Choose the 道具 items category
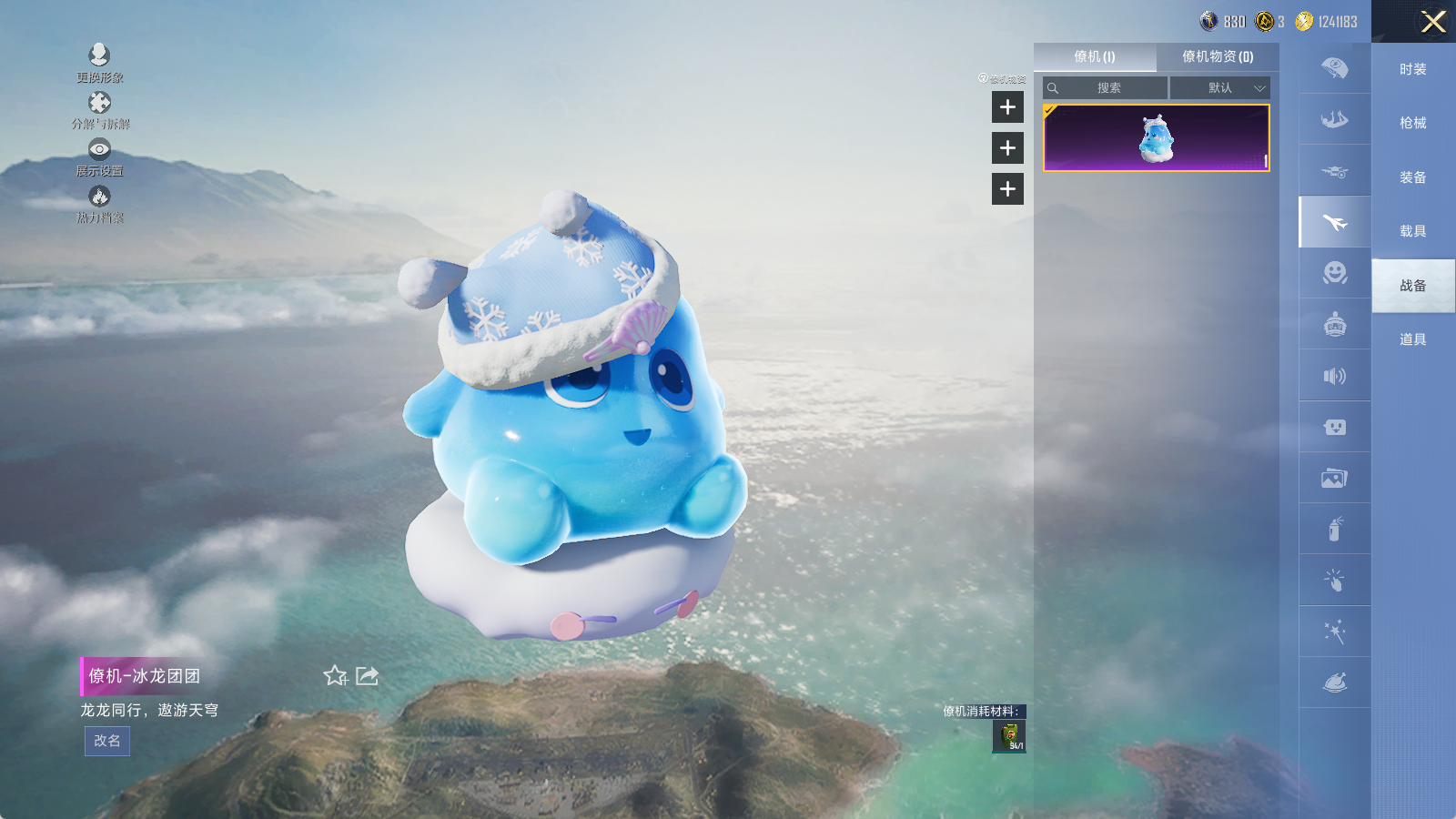 tap(1412, 339)
